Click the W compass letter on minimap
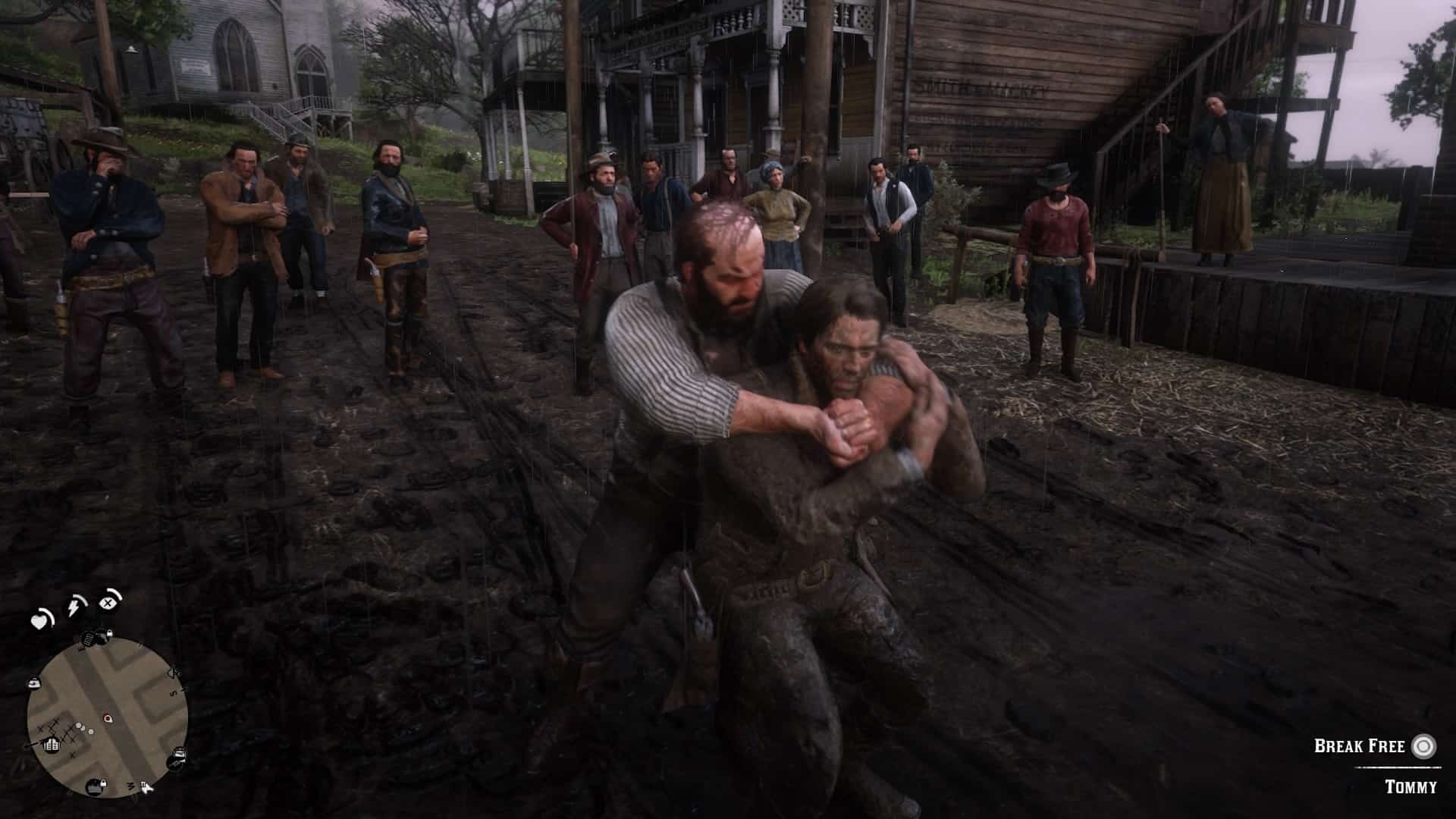Viewport: 1456px width, 819px height. 130,786
